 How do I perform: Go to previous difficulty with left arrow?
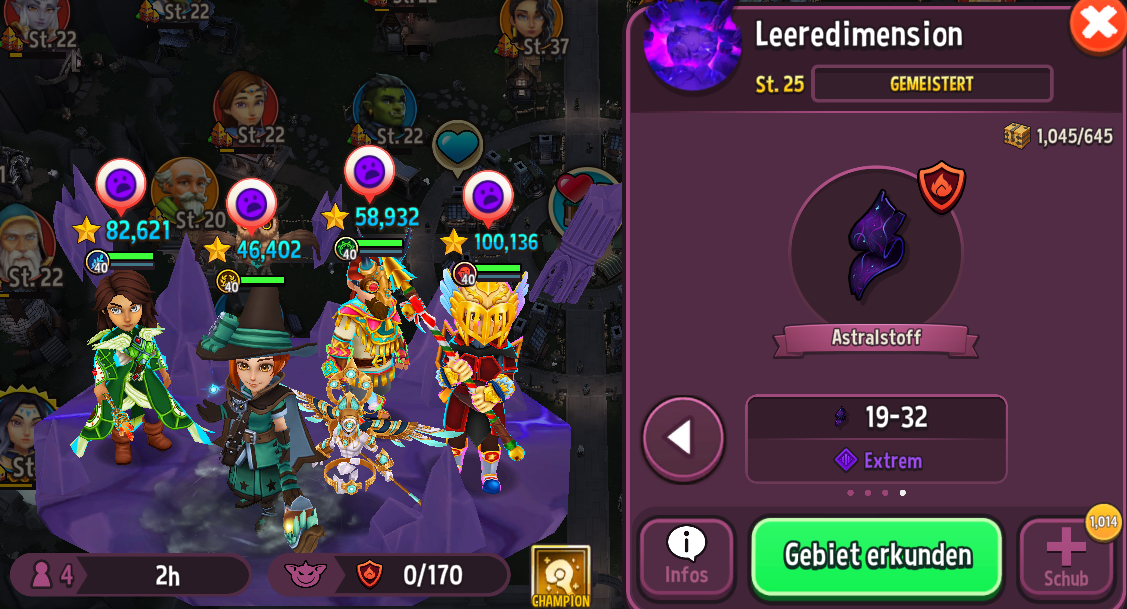pyautogui.click(x=683, y=438)
